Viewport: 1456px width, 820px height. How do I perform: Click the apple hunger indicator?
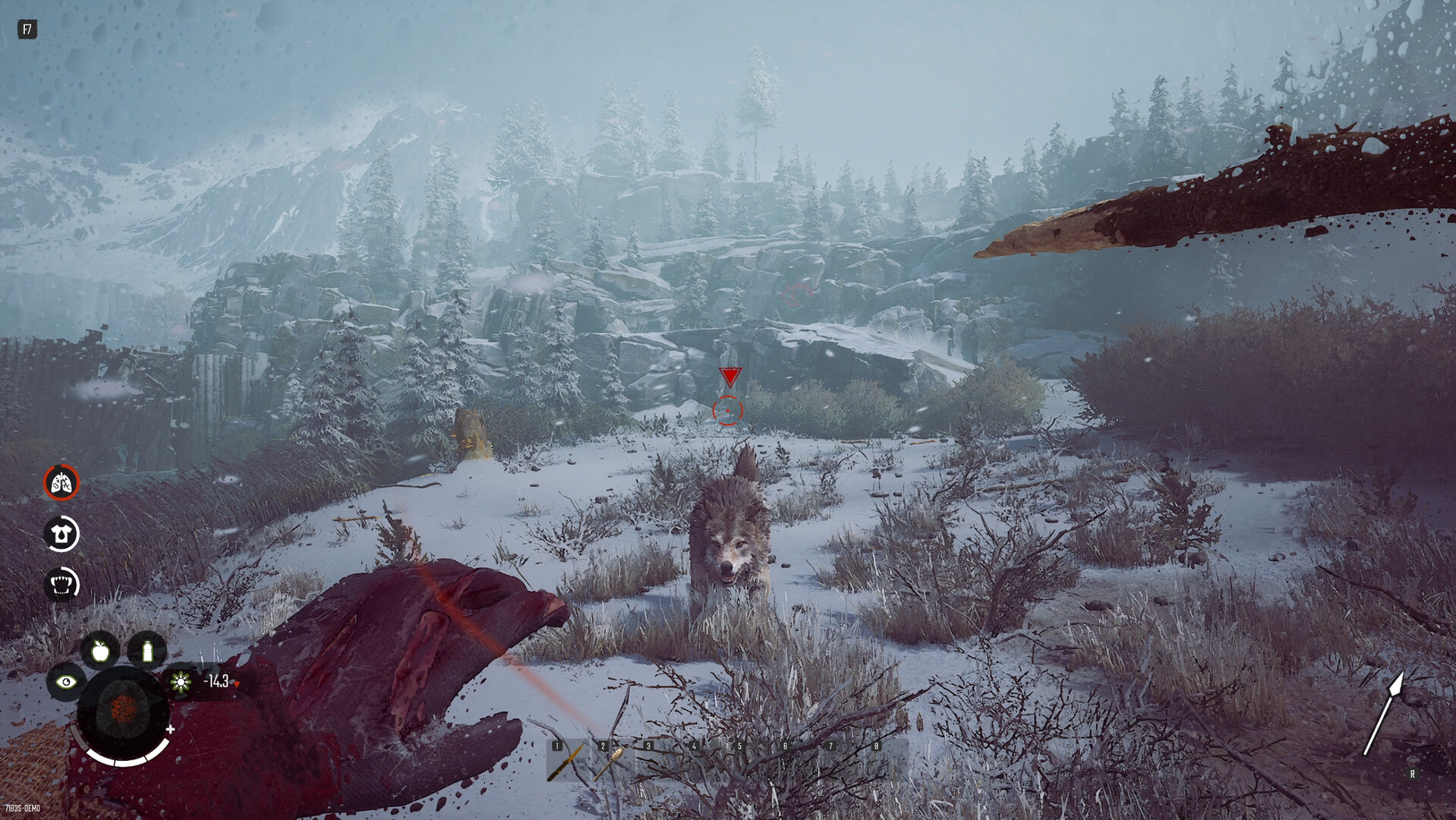click(99, 651)
